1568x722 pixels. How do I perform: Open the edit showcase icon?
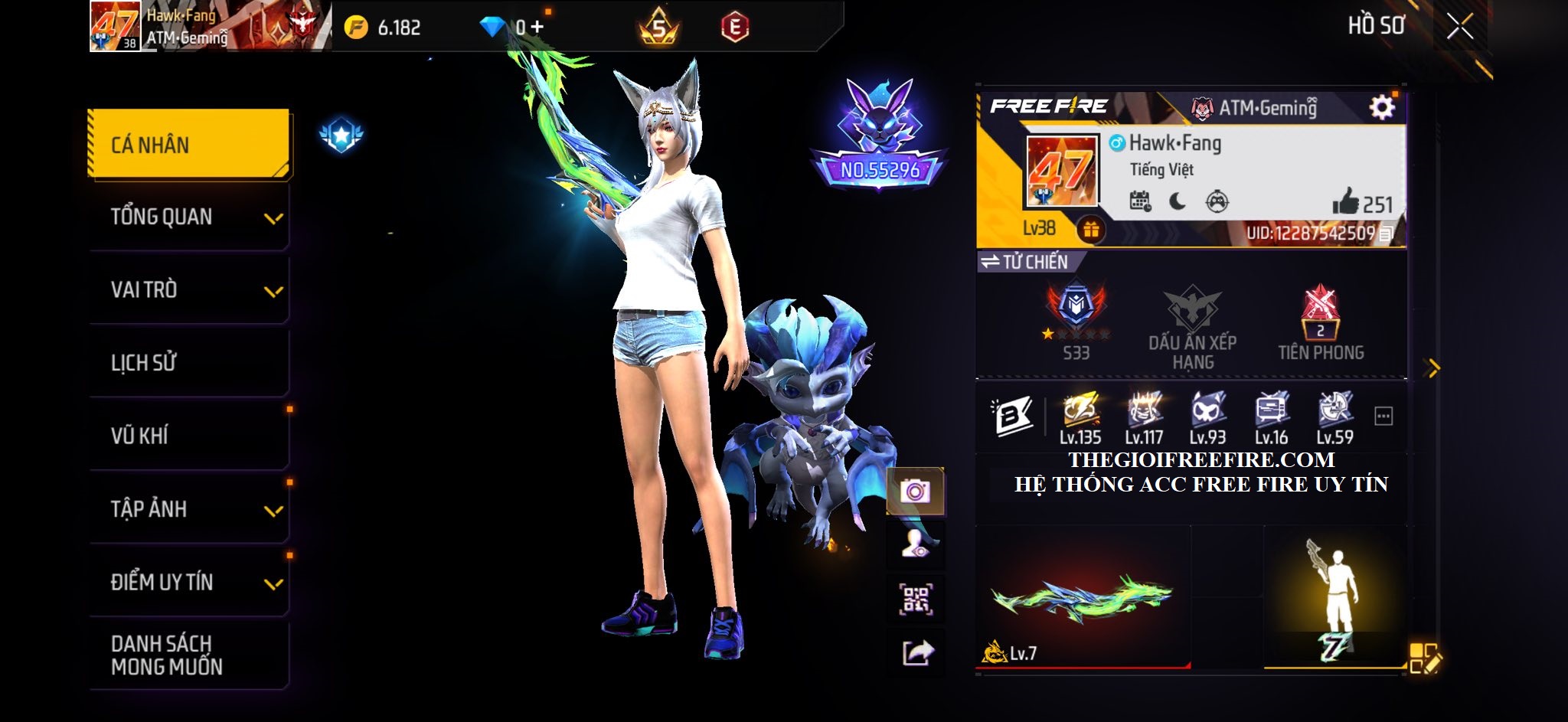[1424, 658]
